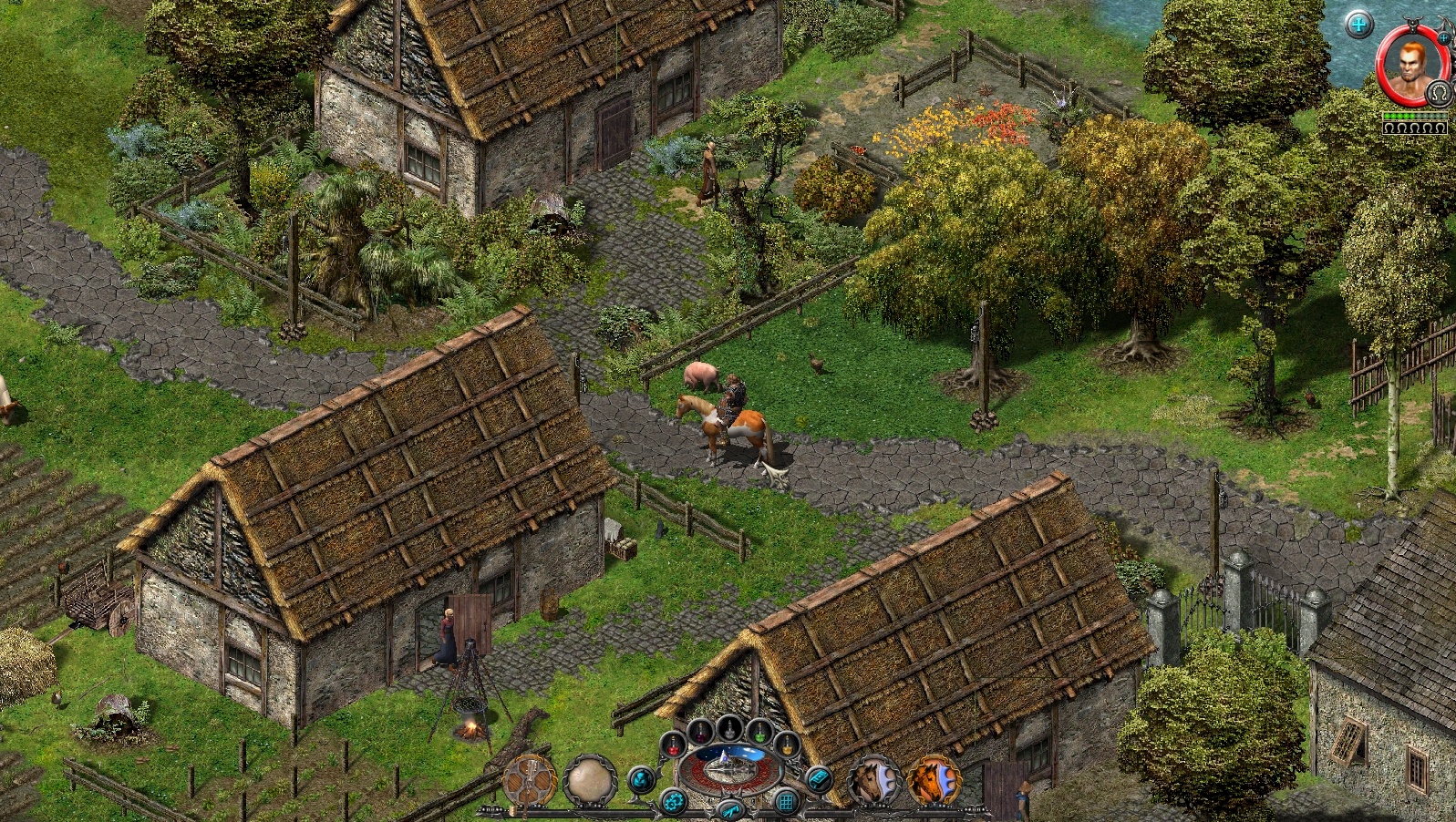Use the grey potion in the belt

tap(729, 726)
